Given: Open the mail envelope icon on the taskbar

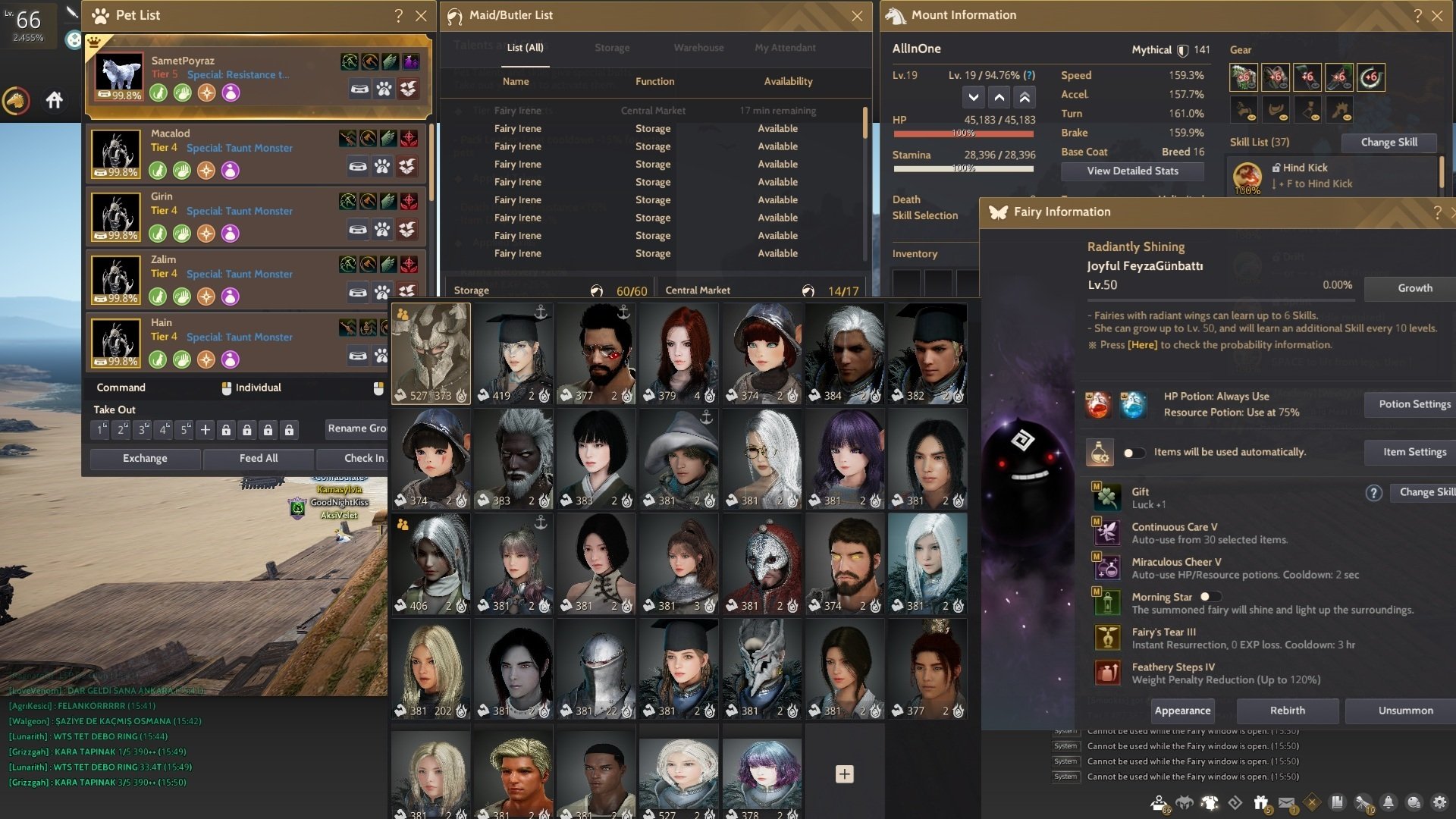Looking at the screenshot, I should [x=1286, y=802].
